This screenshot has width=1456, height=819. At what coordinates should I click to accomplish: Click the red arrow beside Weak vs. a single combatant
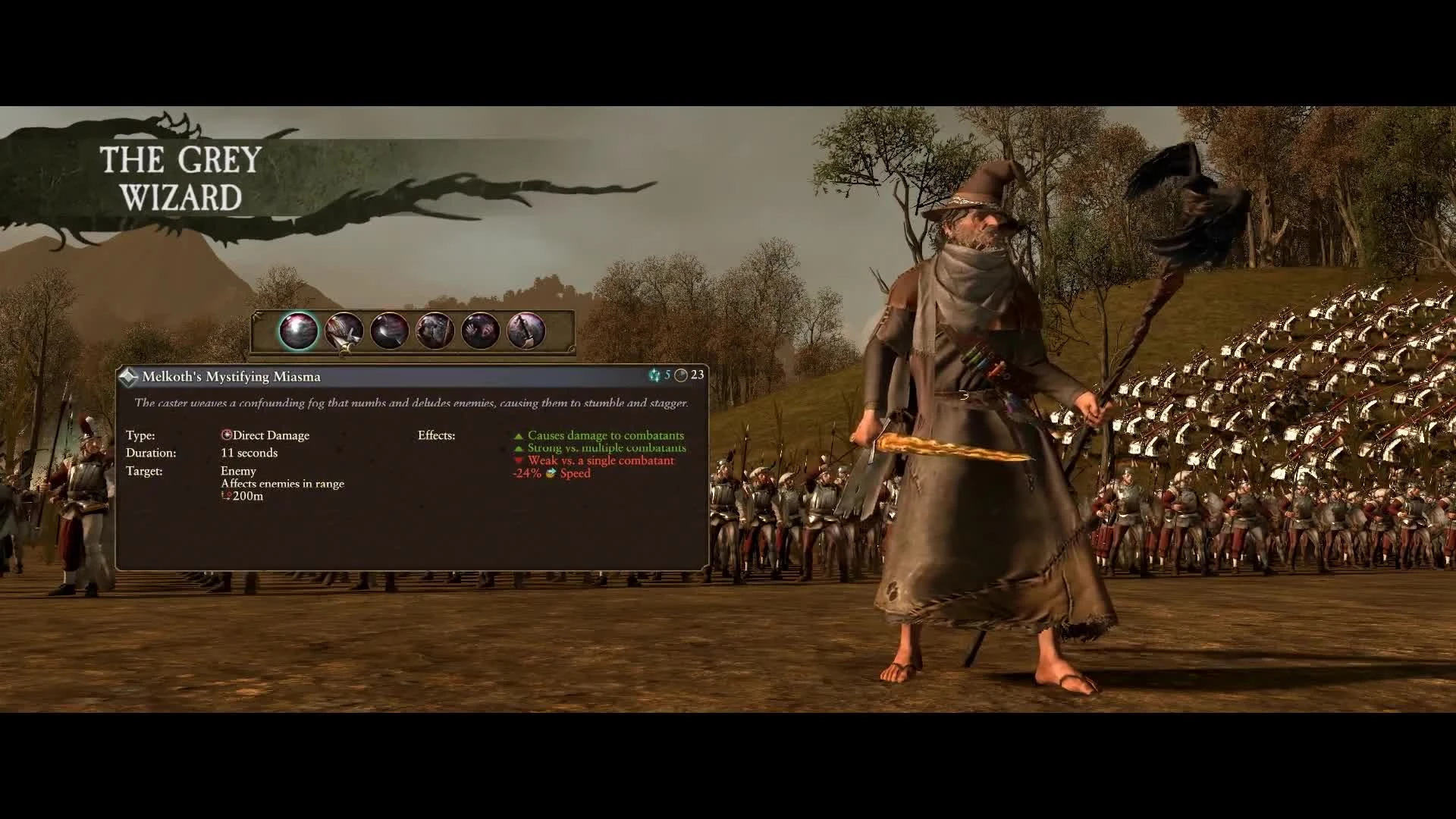click(518, 460)
